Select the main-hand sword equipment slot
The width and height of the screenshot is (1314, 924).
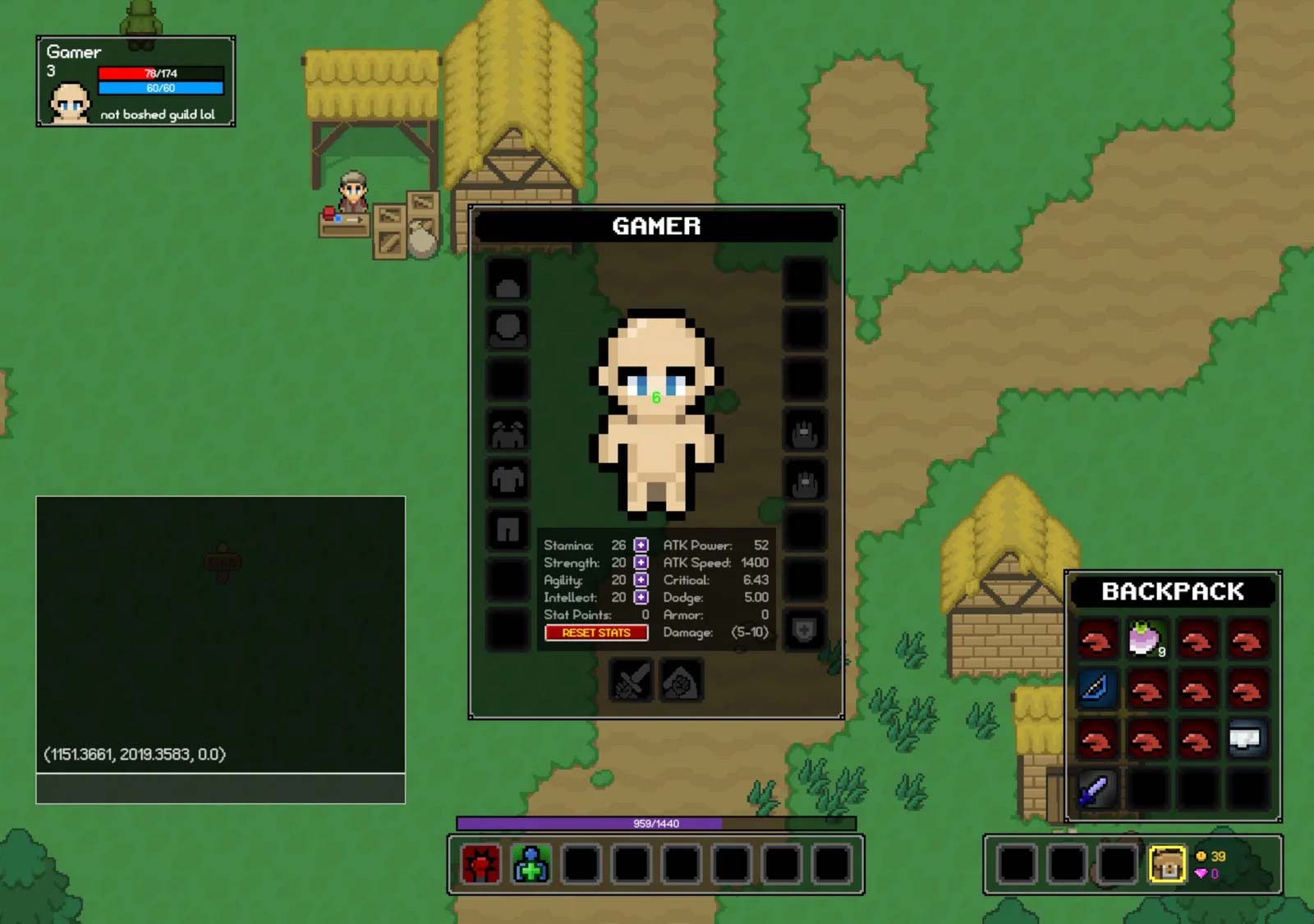click(631, 680)
